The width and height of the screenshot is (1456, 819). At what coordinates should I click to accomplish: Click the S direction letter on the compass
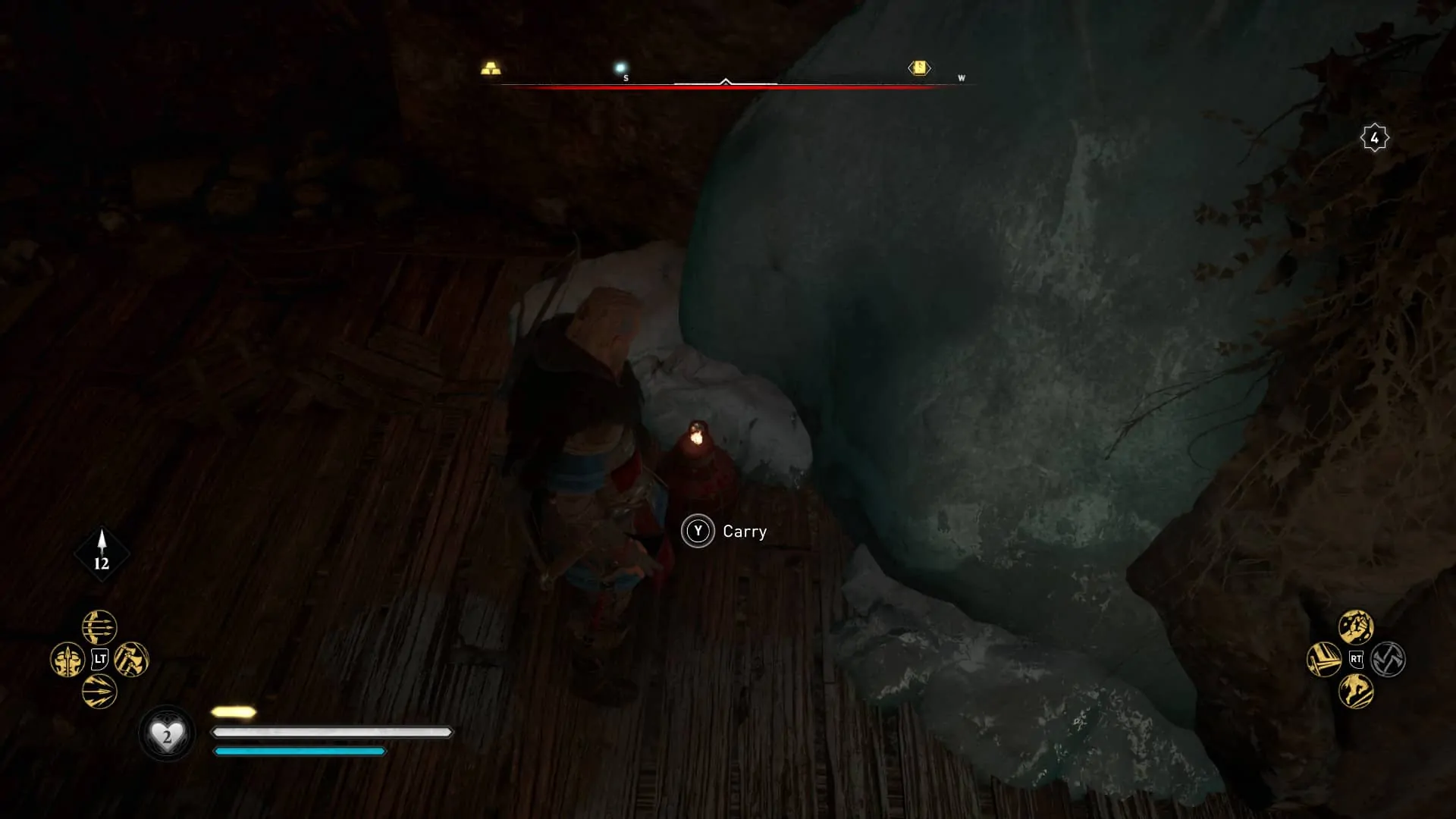click(x=624, y=77)
